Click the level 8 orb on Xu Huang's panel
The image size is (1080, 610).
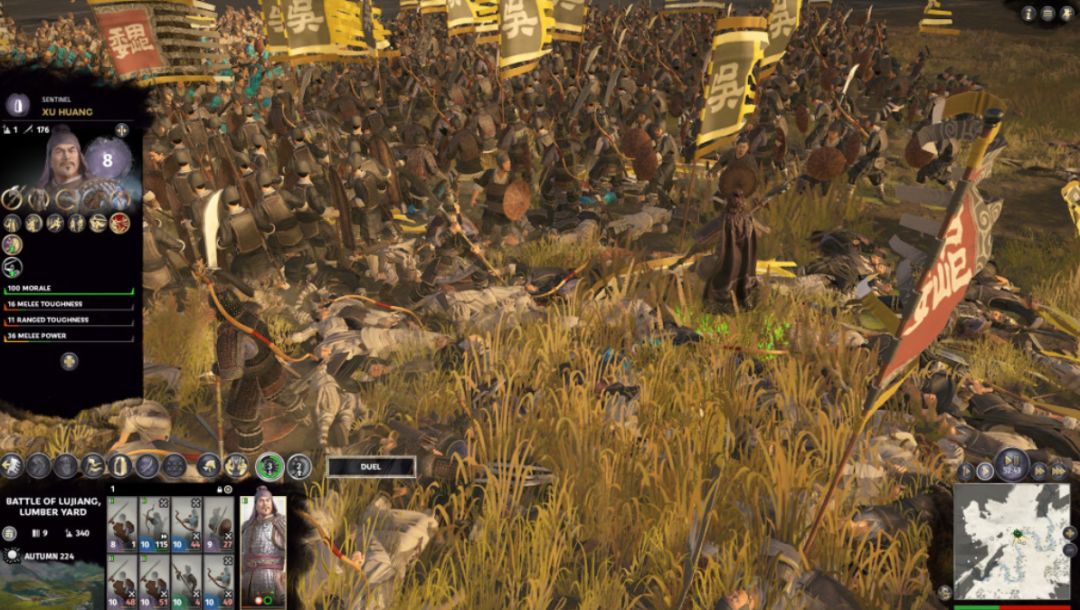pyautogui.click(x=108, y=158)
